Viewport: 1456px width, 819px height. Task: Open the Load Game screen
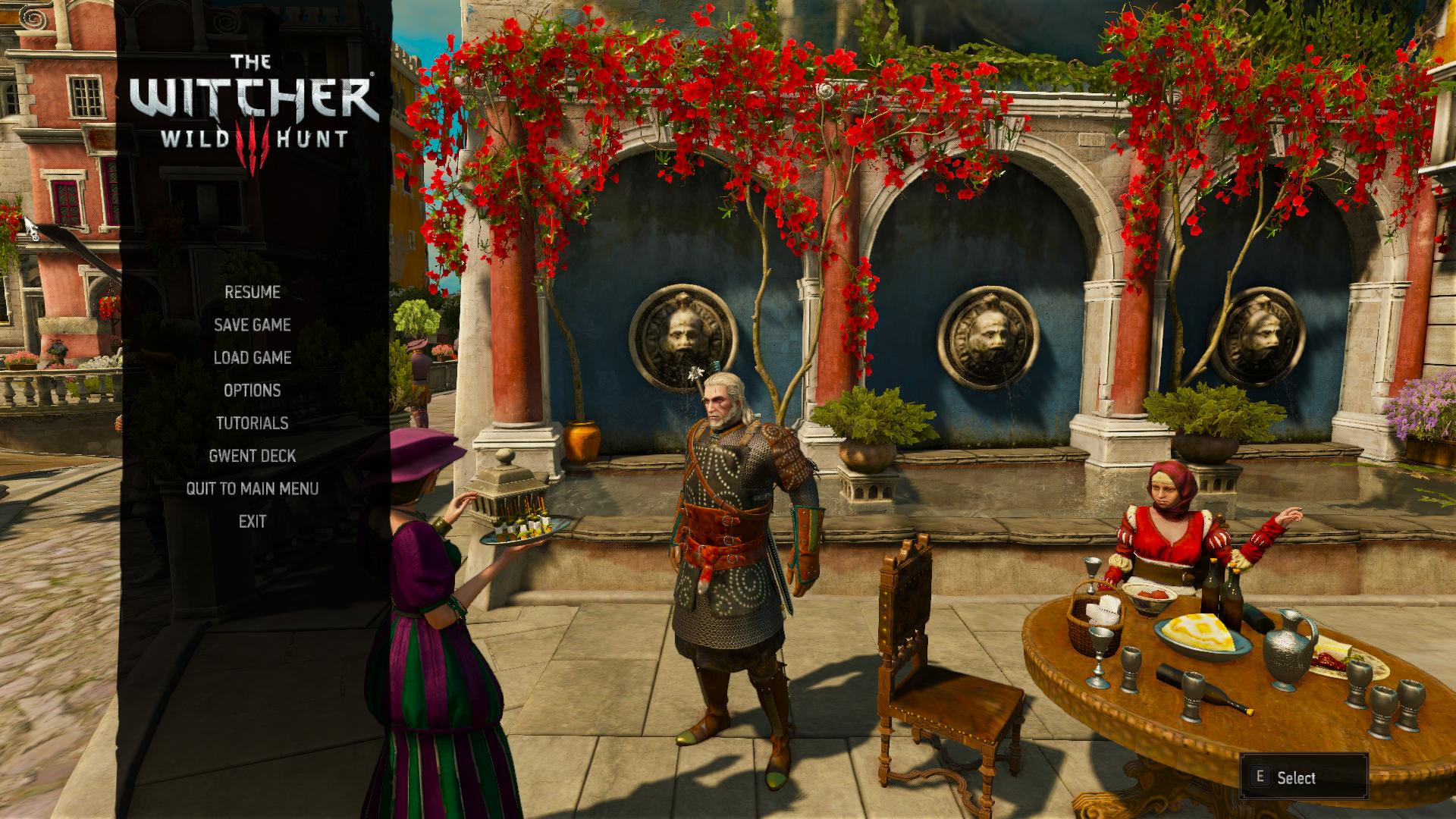click(x=253, y=358)
